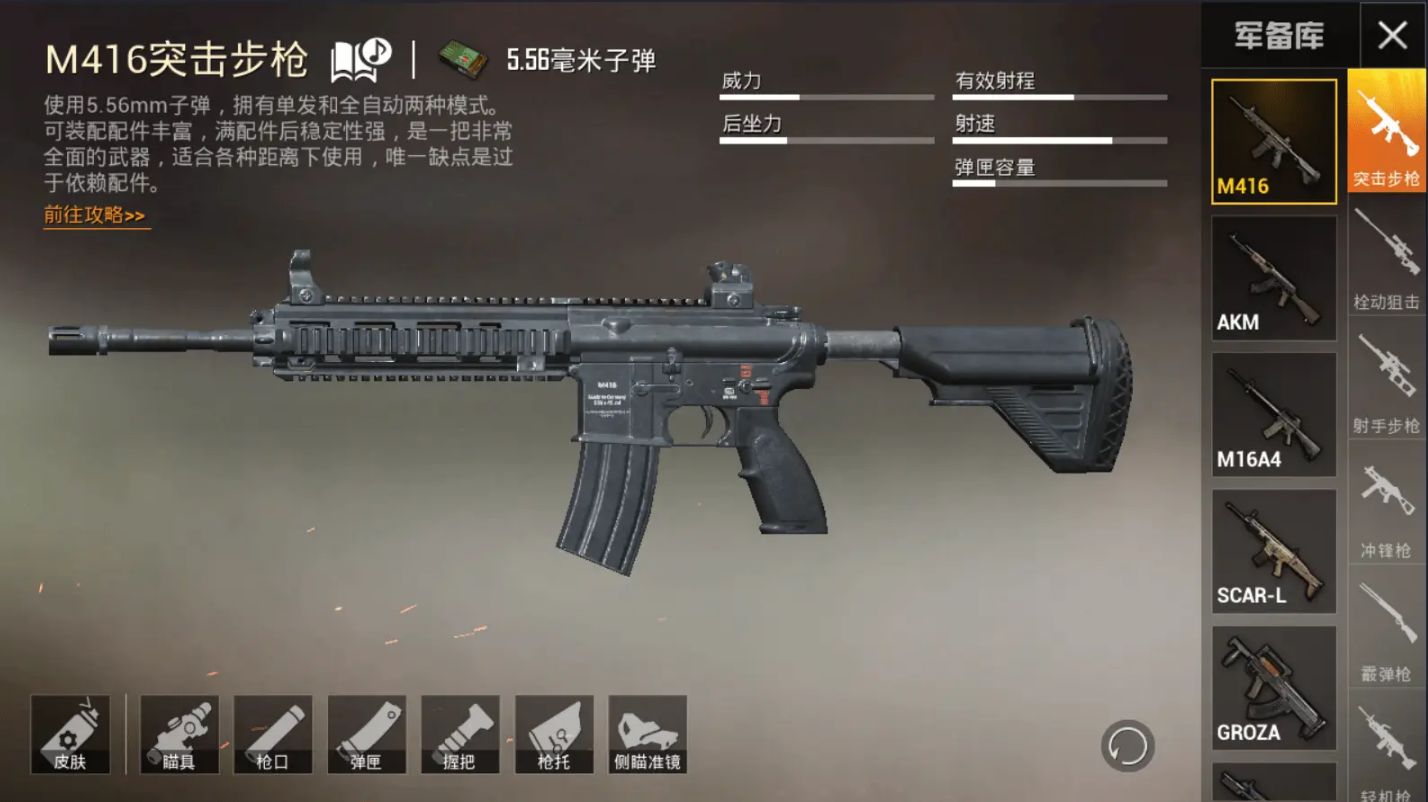Image resolution: width=1428 pixels, height=802 pixels.
Task: Select the 皮肤 (skin) attachment icon
Action: click(x=71, y=733)
